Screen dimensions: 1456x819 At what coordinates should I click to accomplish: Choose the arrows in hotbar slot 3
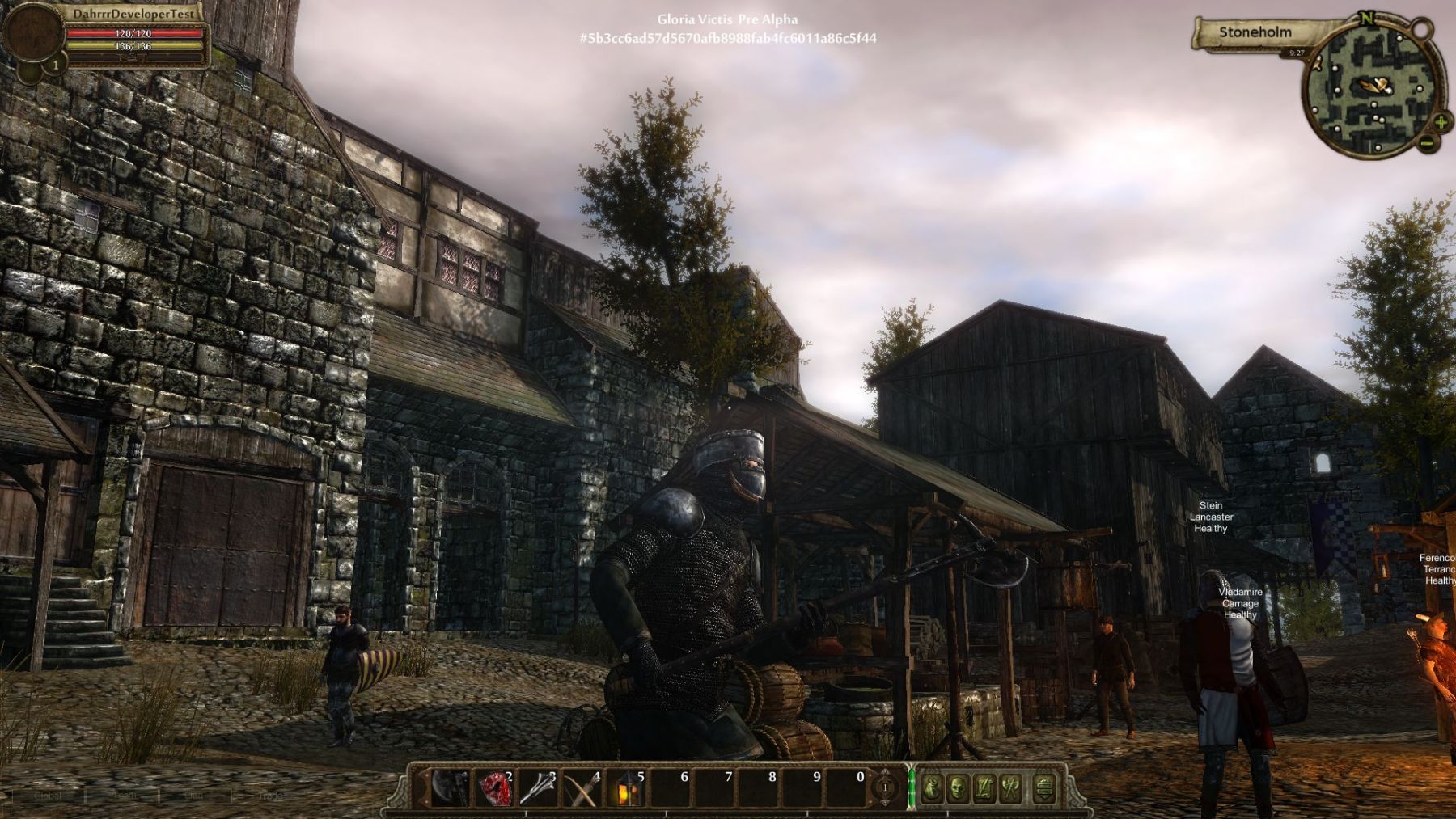(x=538, y=787)
